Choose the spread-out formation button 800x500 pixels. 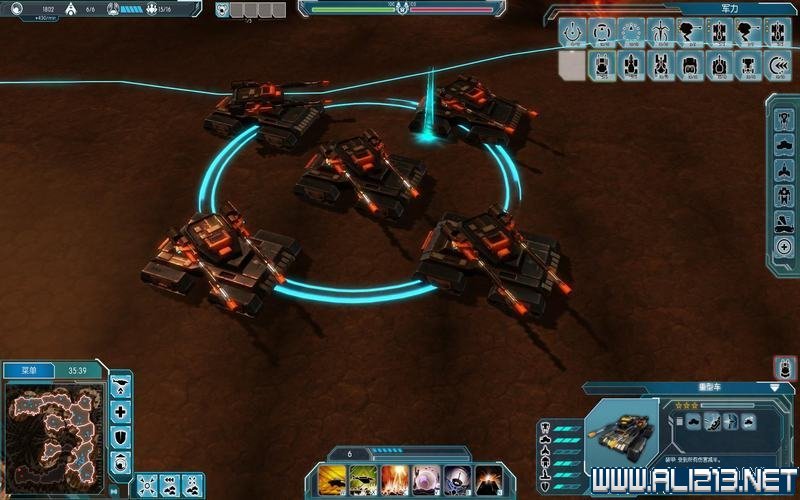point(146,483)
